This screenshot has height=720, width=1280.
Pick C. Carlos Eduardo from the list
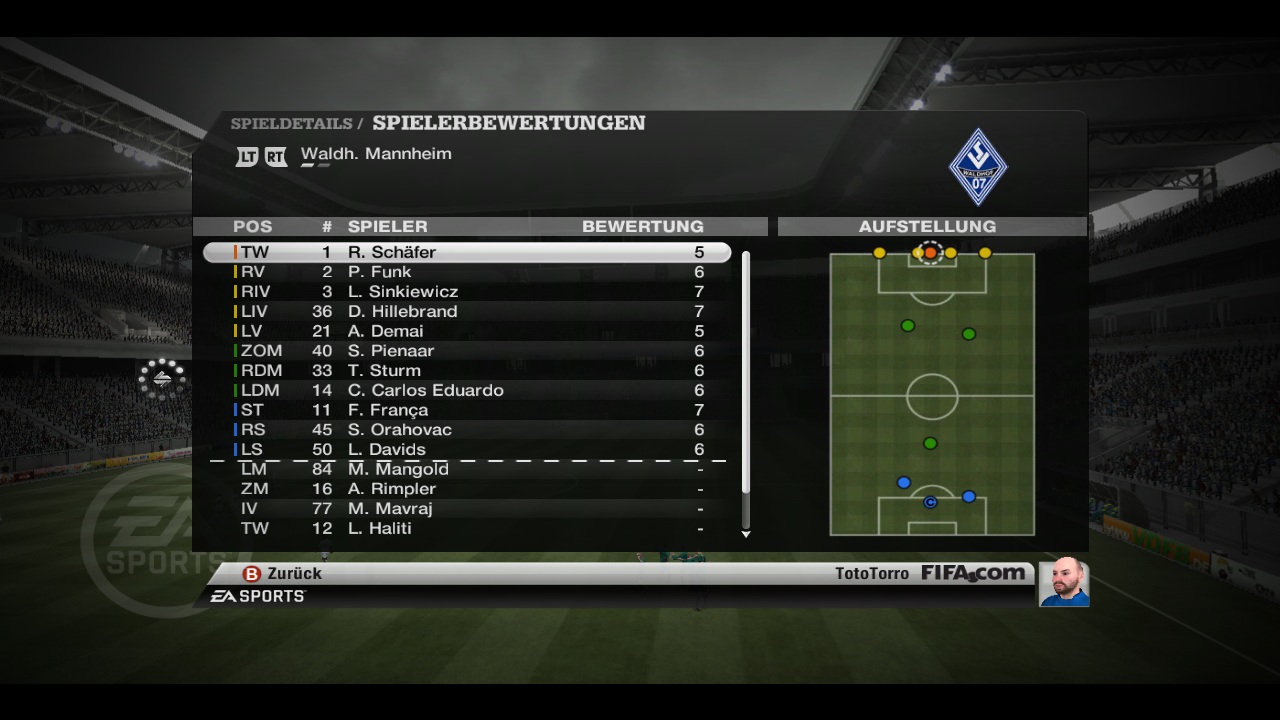tap(467, 390)
